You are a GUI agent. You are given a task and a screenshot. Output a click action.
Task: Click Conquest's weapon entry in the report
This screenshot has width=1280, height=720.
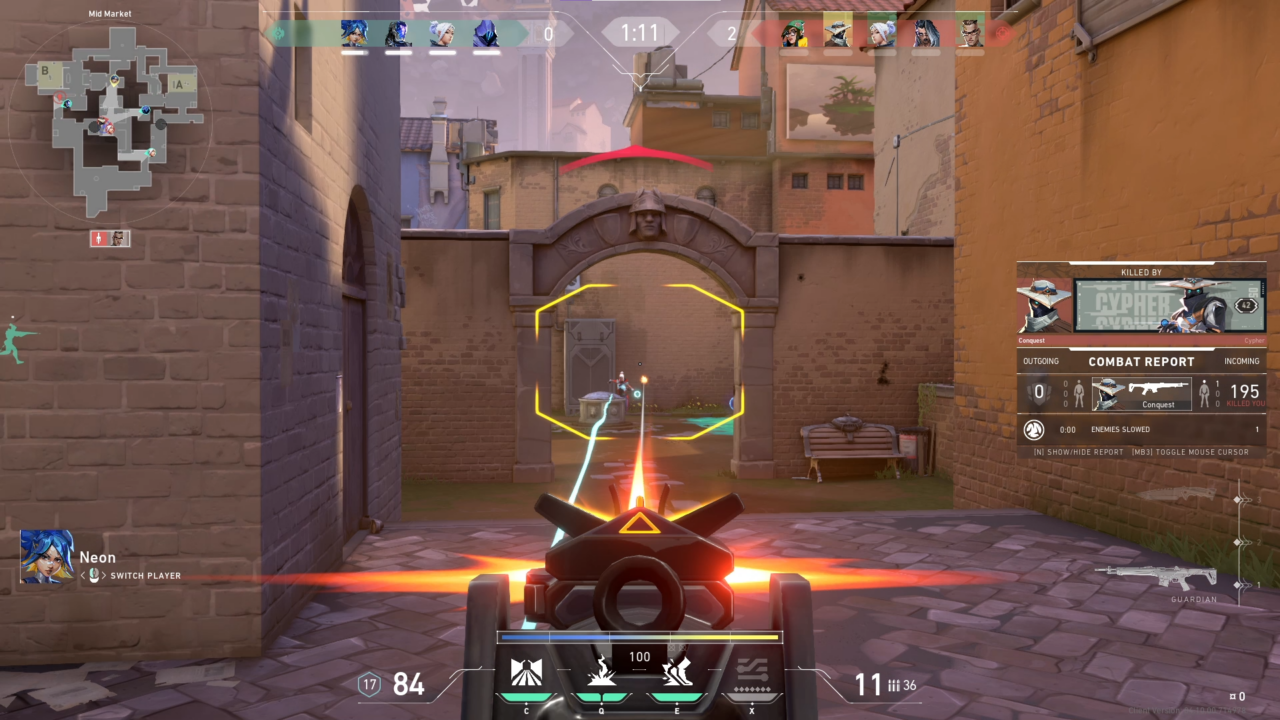(1141, 392)
